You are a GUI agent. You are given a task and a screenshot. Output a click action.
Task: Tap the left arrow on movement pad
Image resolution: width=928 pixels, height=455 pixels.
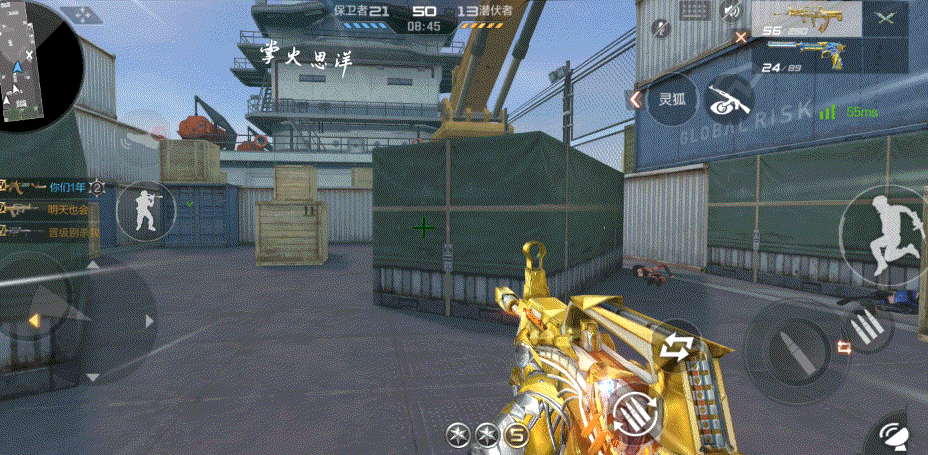(33, 320)
